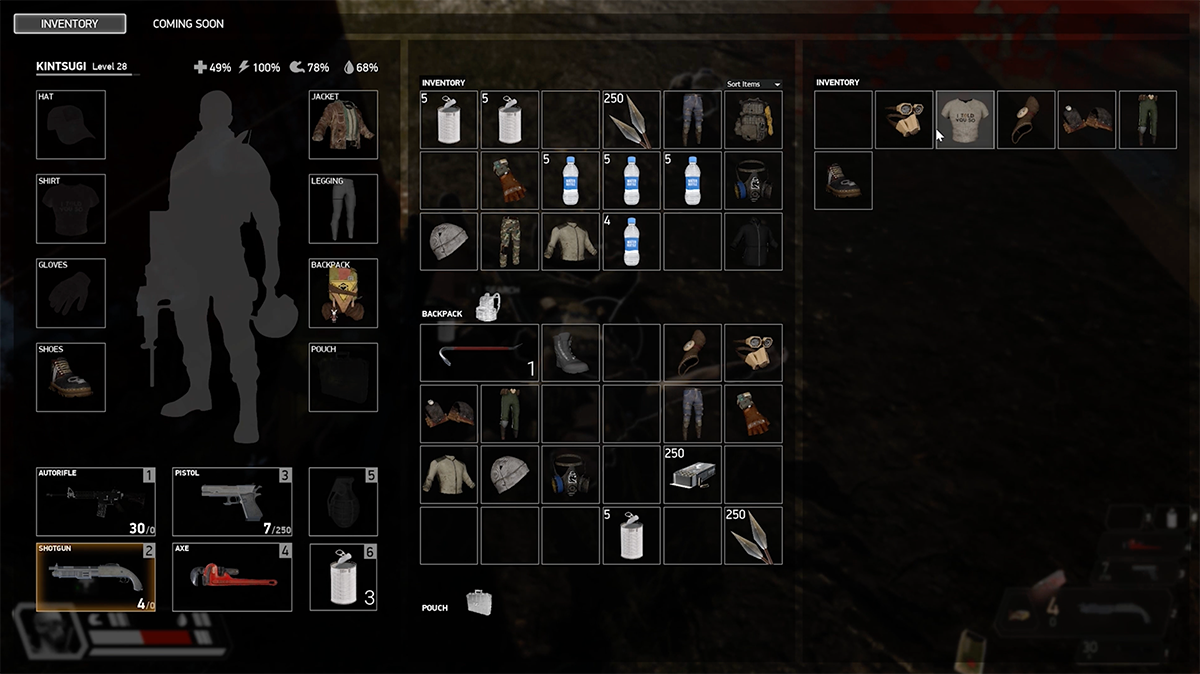Select the black jacket in inventory
The image size is (1200, 674).
(753, 241)
